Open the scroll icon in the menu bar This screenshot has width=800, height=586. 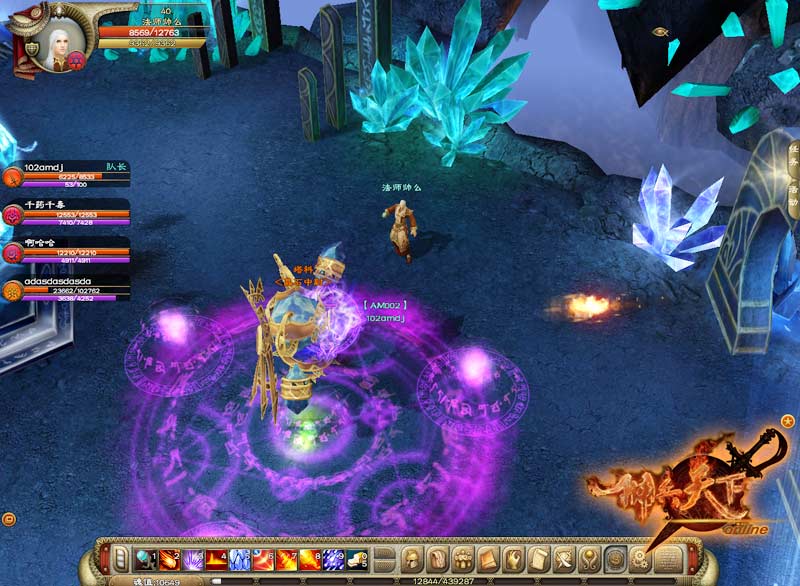(540, 557)
